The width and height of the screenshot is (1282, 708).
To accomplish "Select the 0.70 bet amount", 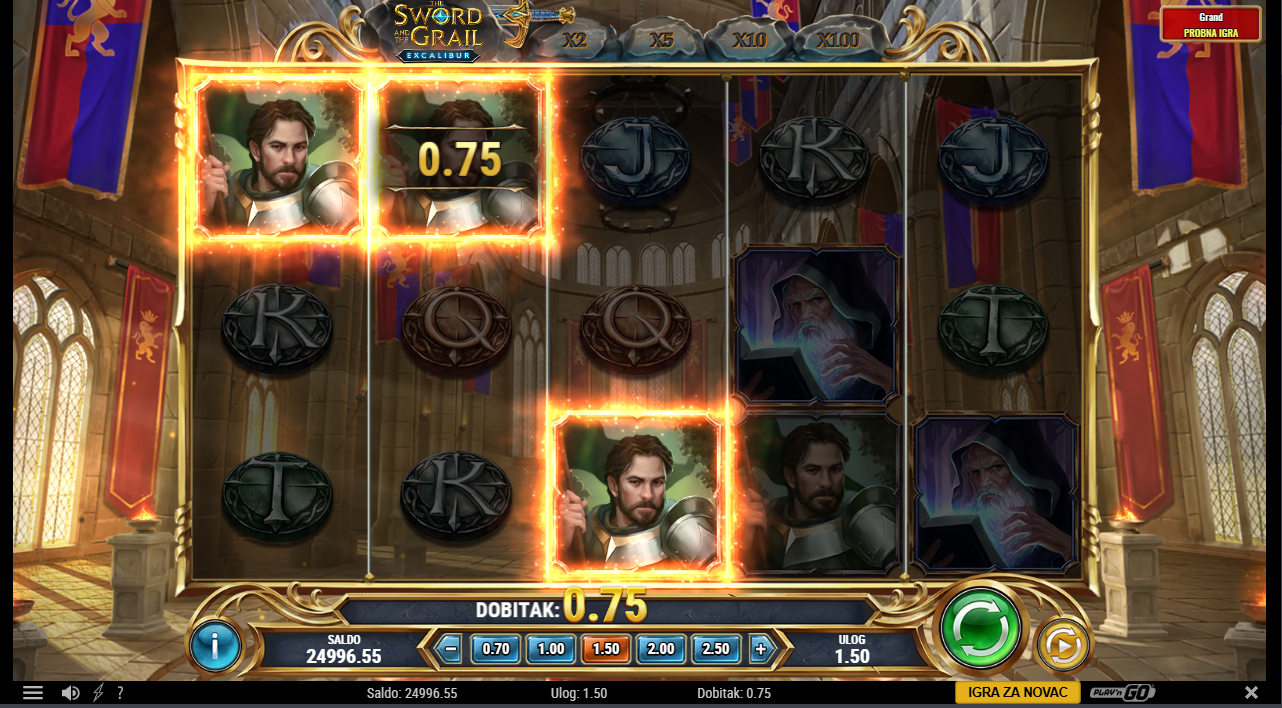I will 496,648.
